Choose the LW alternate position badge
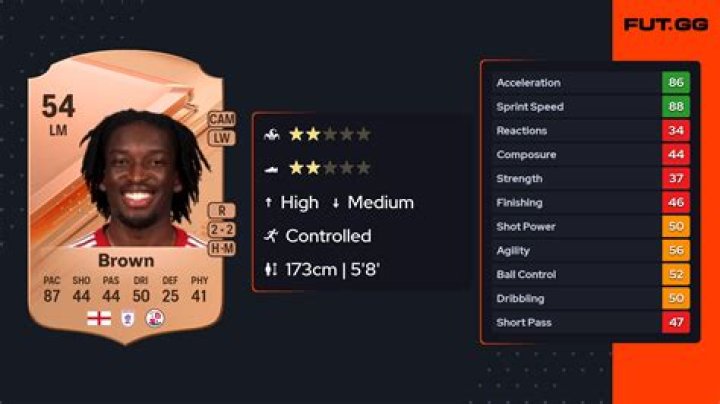Screen dimensions: 720x404 (222, 137)
